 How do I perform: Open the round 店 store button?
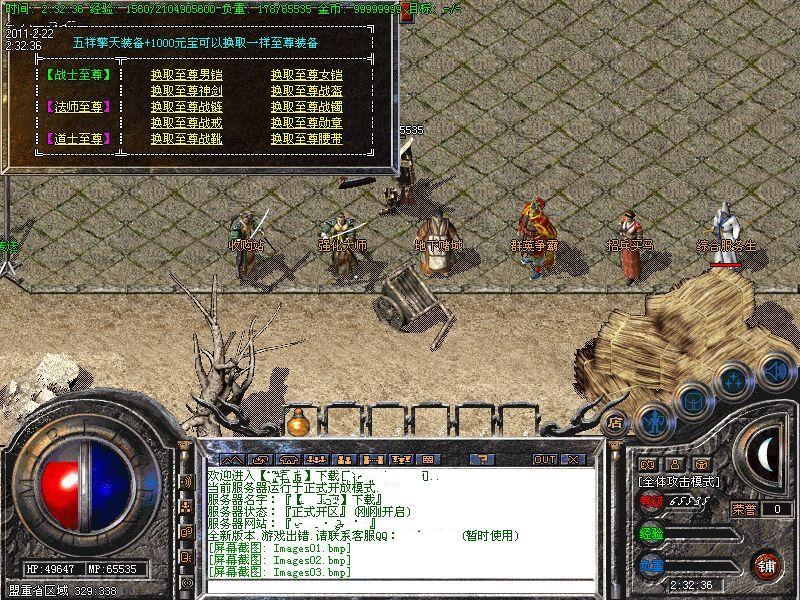coord(616,422)
